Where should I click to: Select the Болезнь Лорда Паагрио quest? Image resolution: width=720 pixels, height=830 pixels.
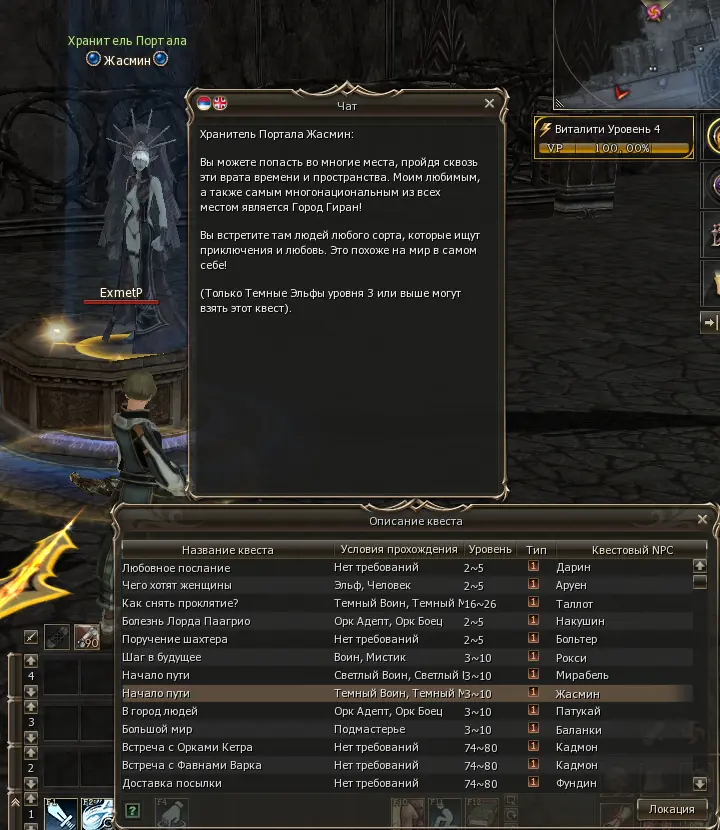[186, 621]
